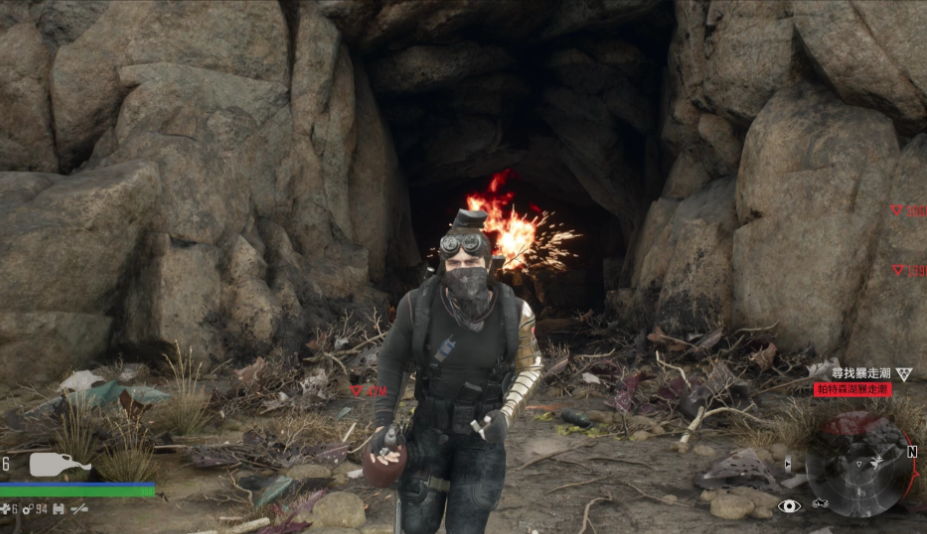The image size is (927, 534).
Task: Click the white eye visibility icon
Action: pyautogui.click(x=790, y=506)
